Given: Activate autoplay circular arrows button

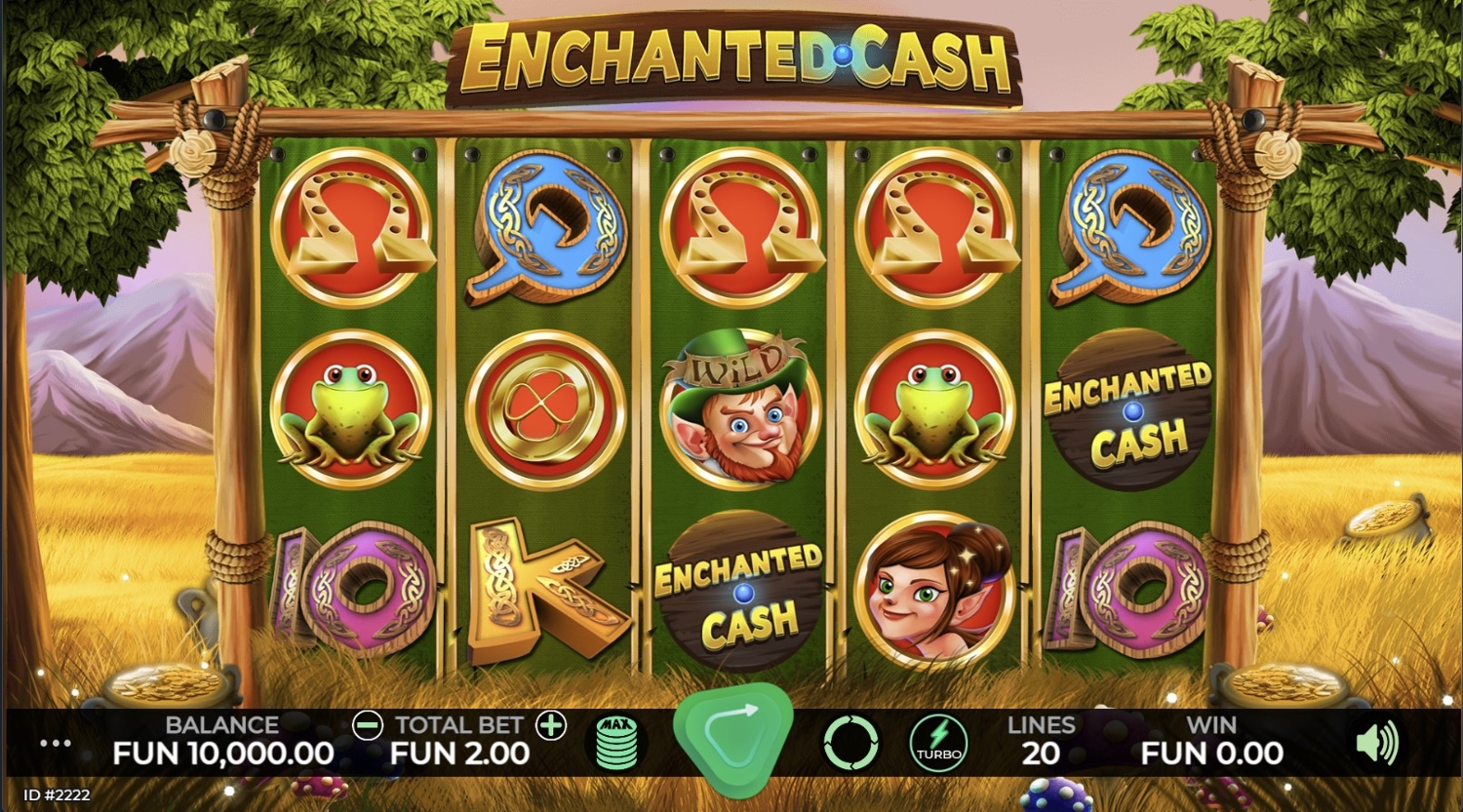Looking at the screenshot, I should [851, 743].
